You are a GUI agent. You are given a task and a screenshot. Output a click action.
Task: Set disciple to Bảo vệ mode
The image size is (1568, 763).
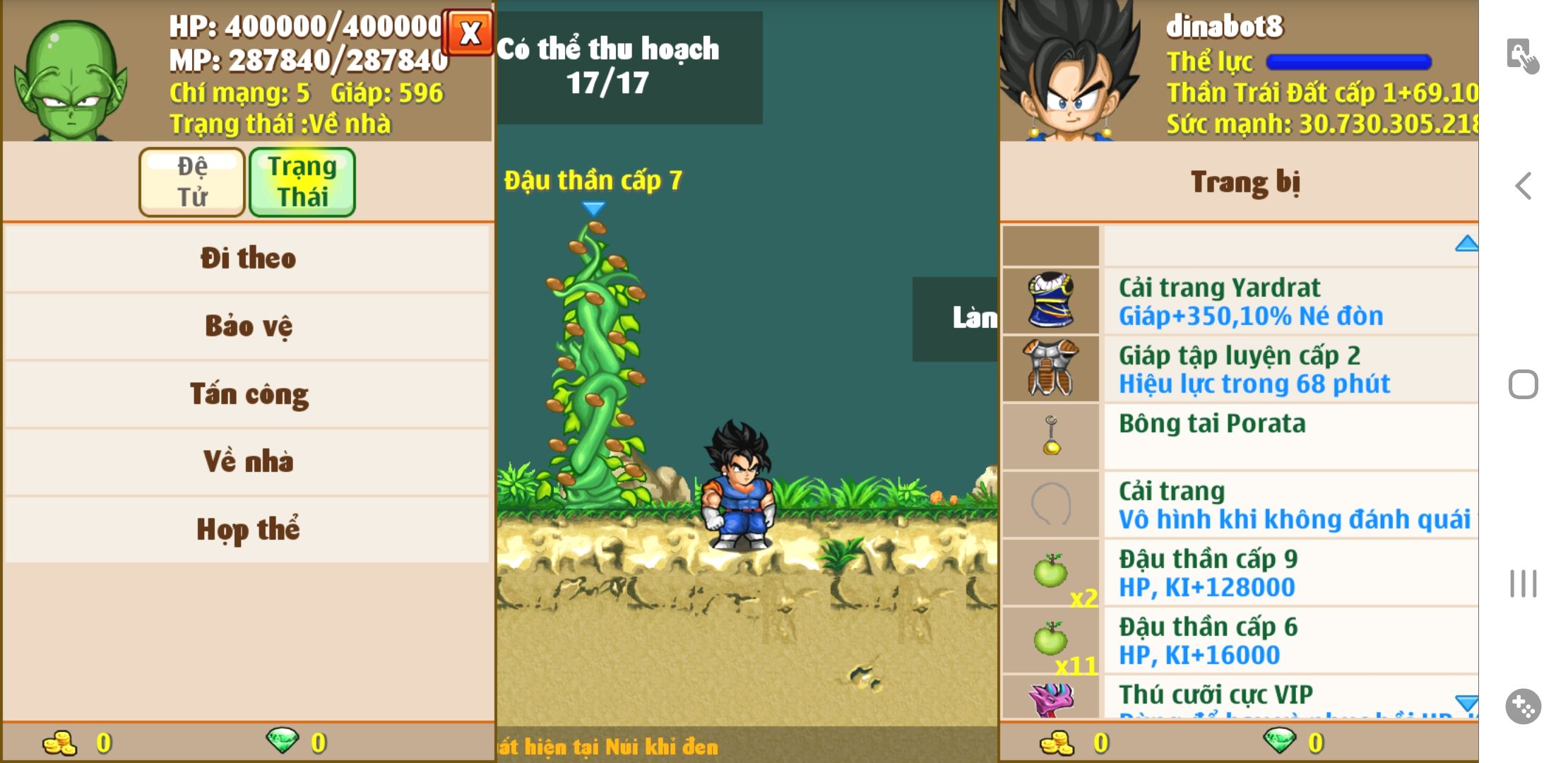247,326
